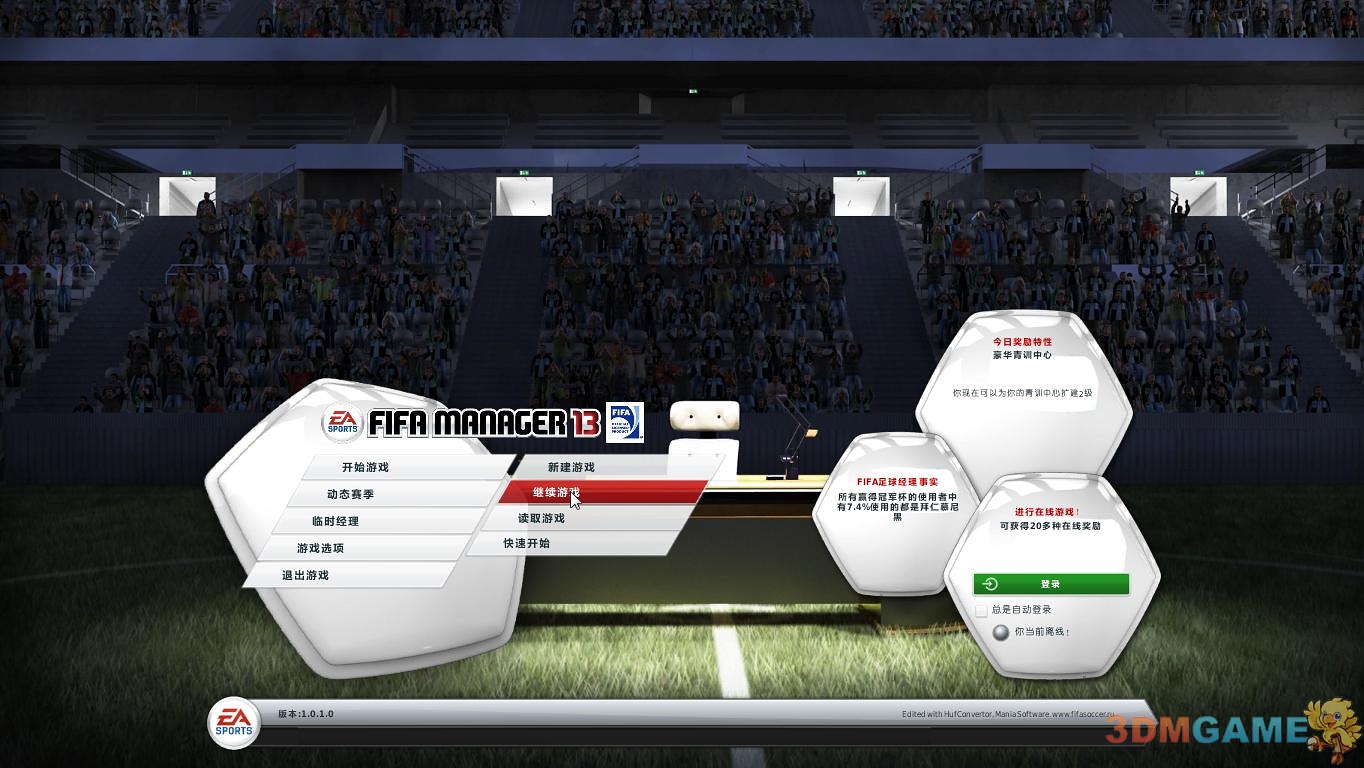
Task: Open the 临时经理 option
Action: 335,520
